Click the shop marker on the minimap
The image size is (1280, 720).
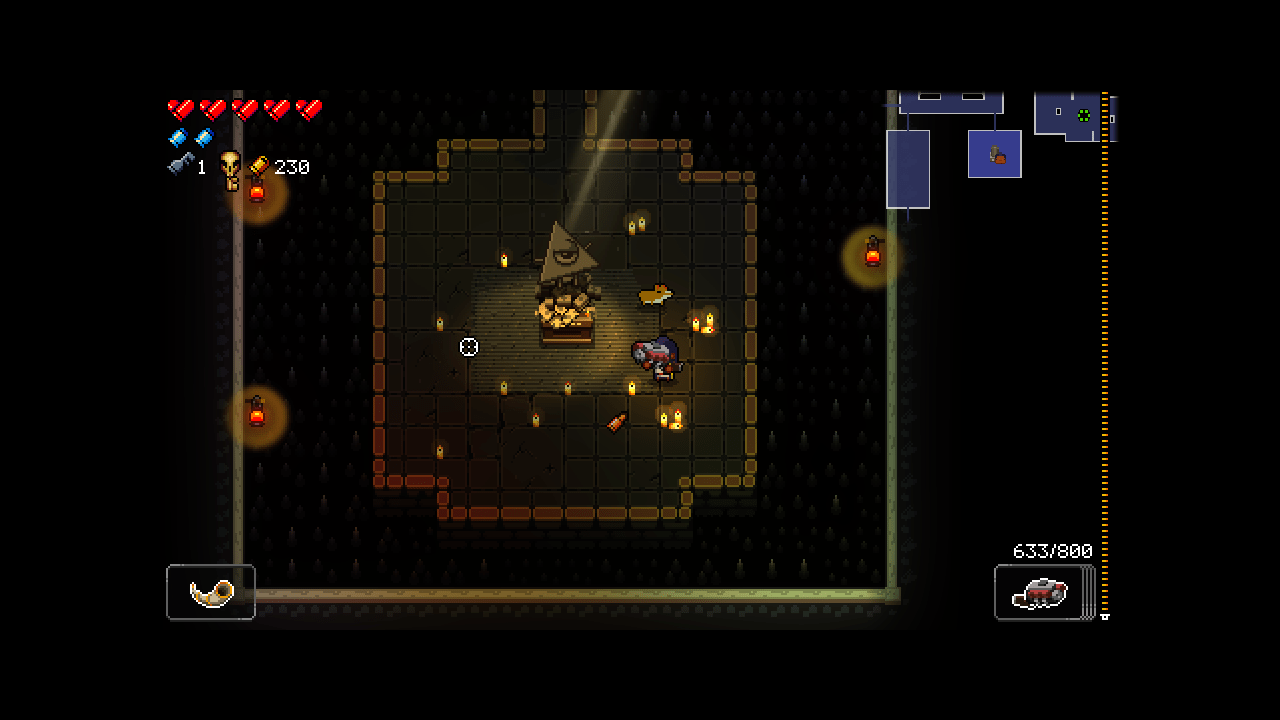(995, 153)
